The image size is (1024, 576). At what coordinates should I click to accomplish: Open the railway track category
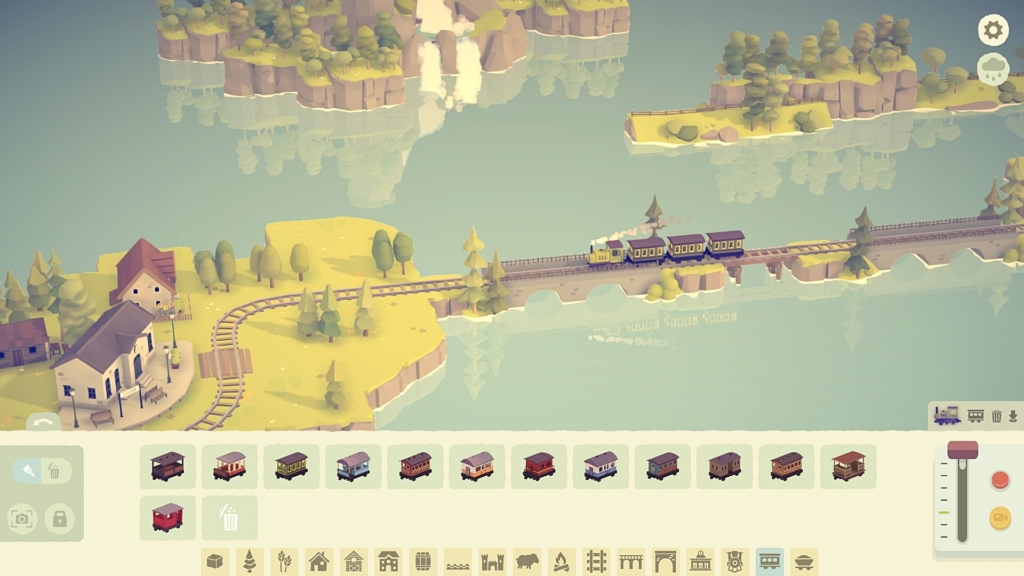(x=596, y=562)
